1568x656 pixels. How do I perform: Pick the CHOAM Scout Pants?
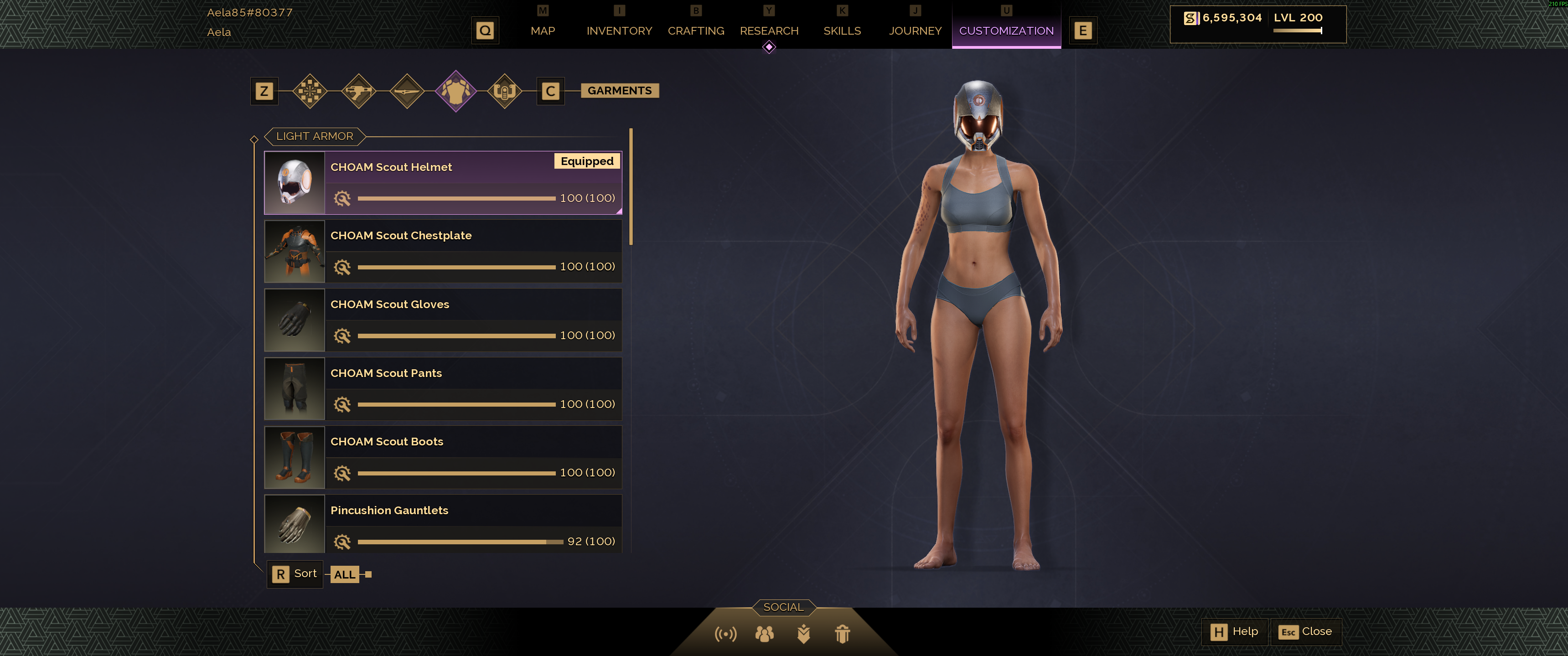[x=443, y=389]
